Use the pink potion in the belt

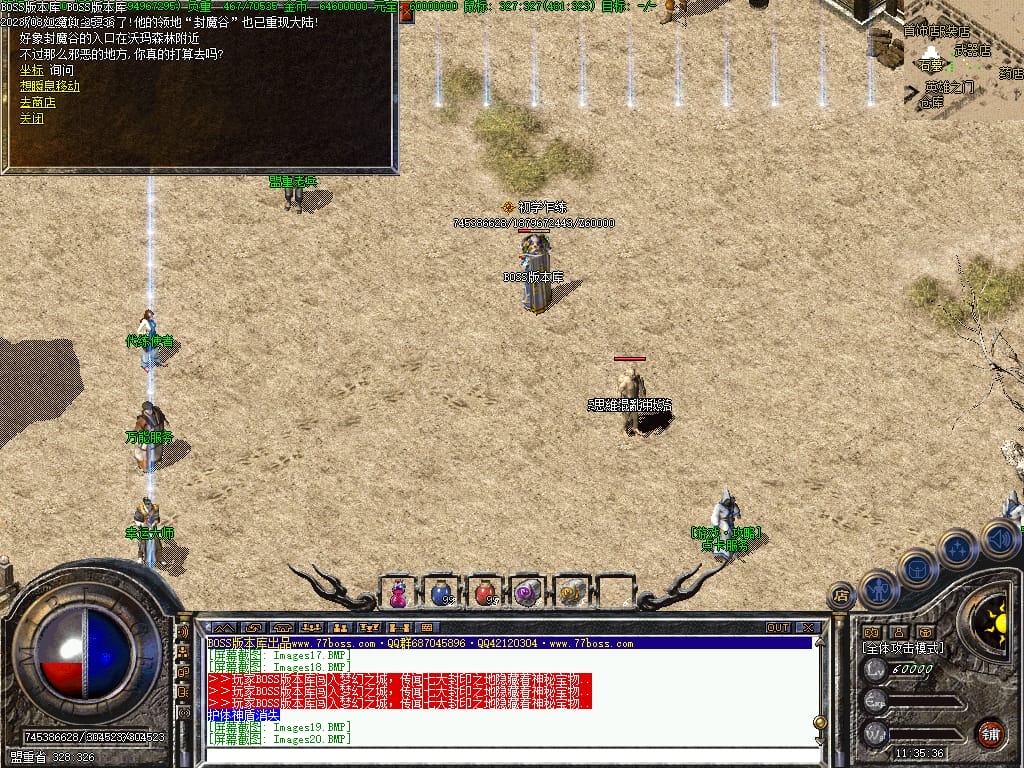[x=398, y=593]
